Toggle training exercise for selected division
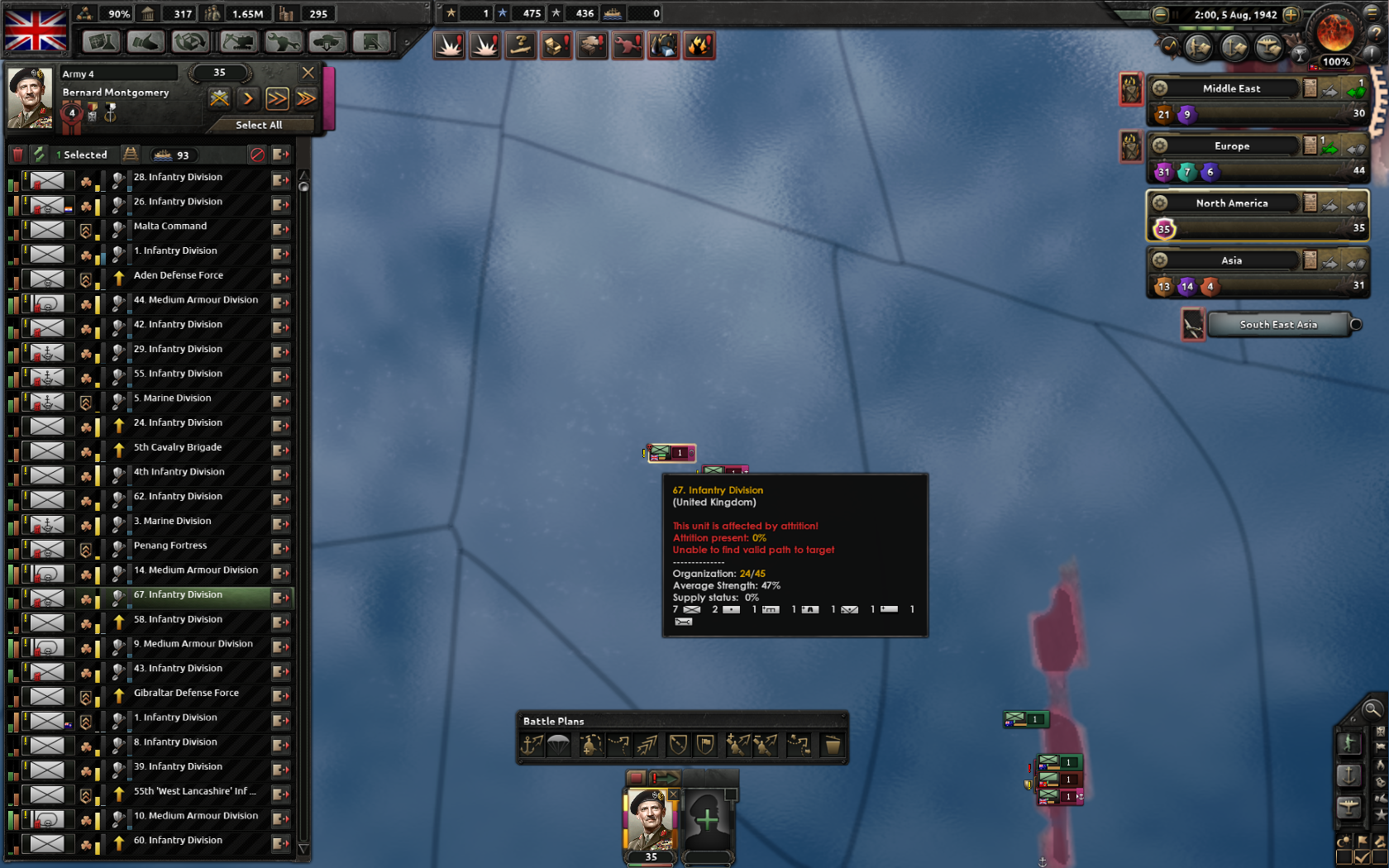The height and width of the screenshot is (868, 1389). coord(38,155)
